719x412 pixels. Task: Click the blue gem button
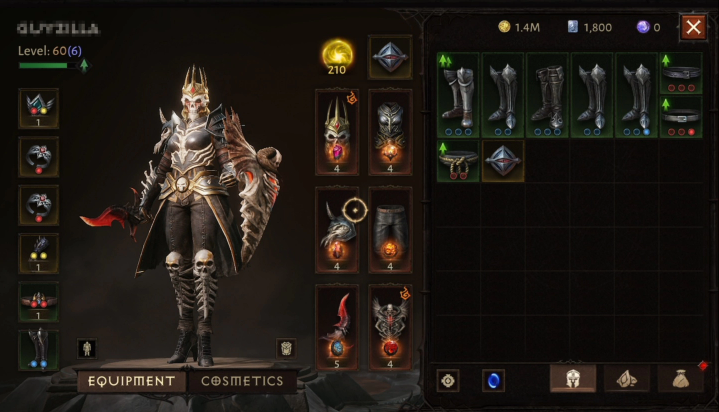(493, 380)
